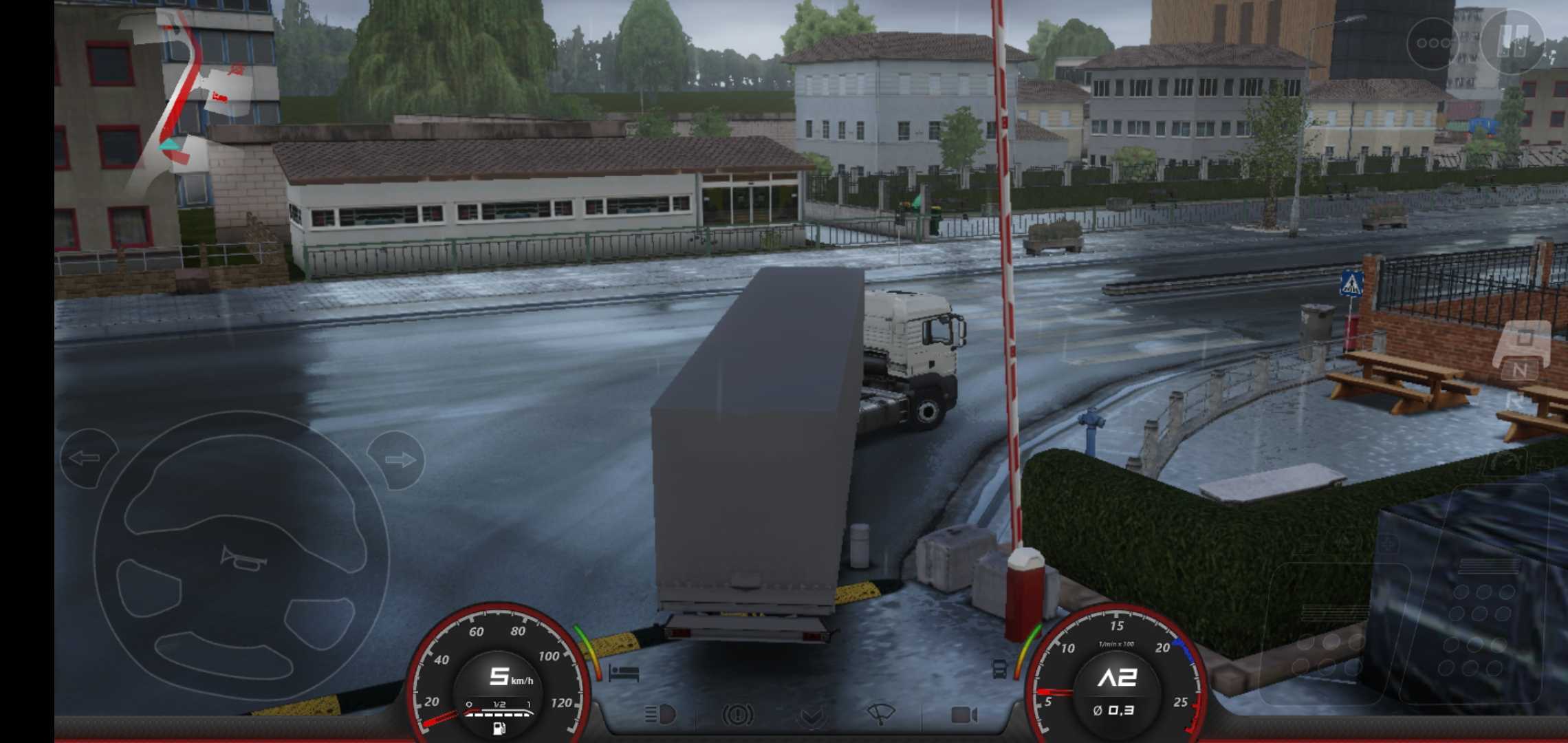The image size is (1568, 743).
Task: Tap the trailer attach icon near the tachometer
Action: coord(1000,669)
